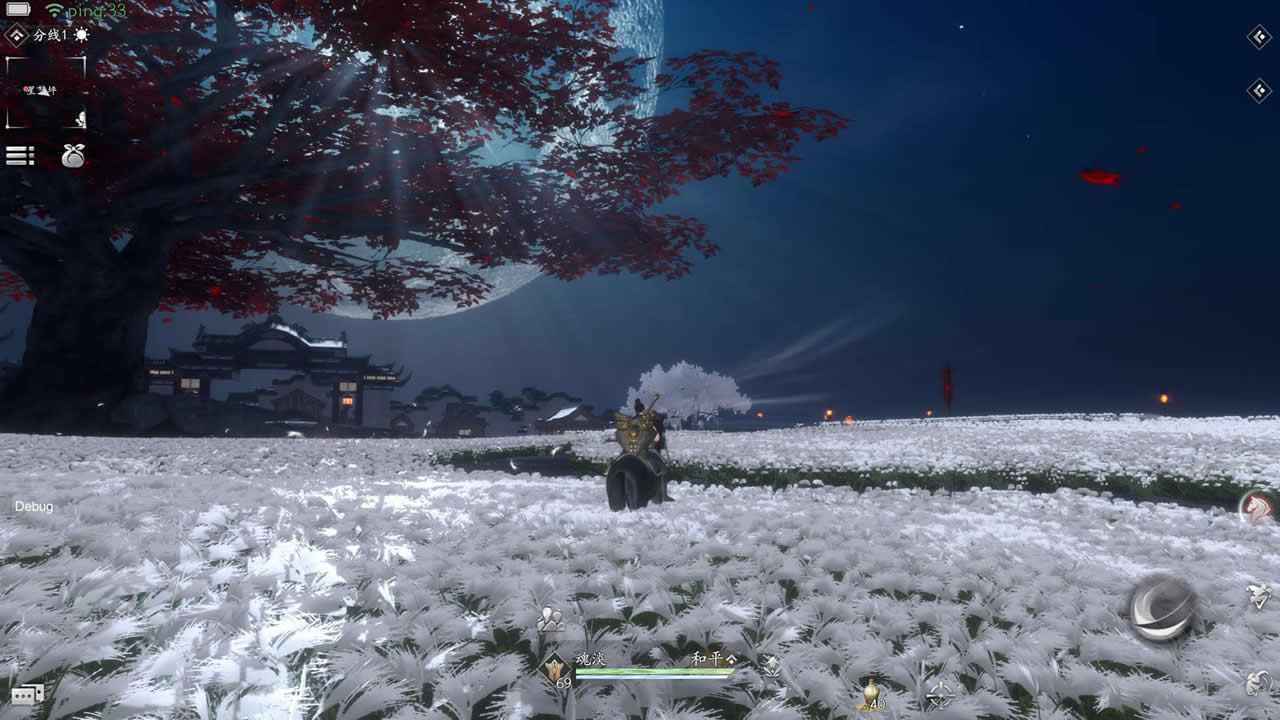The image size is (1280, 720).
Task: Click the Debug label on the left
Action: click(34, 509)
